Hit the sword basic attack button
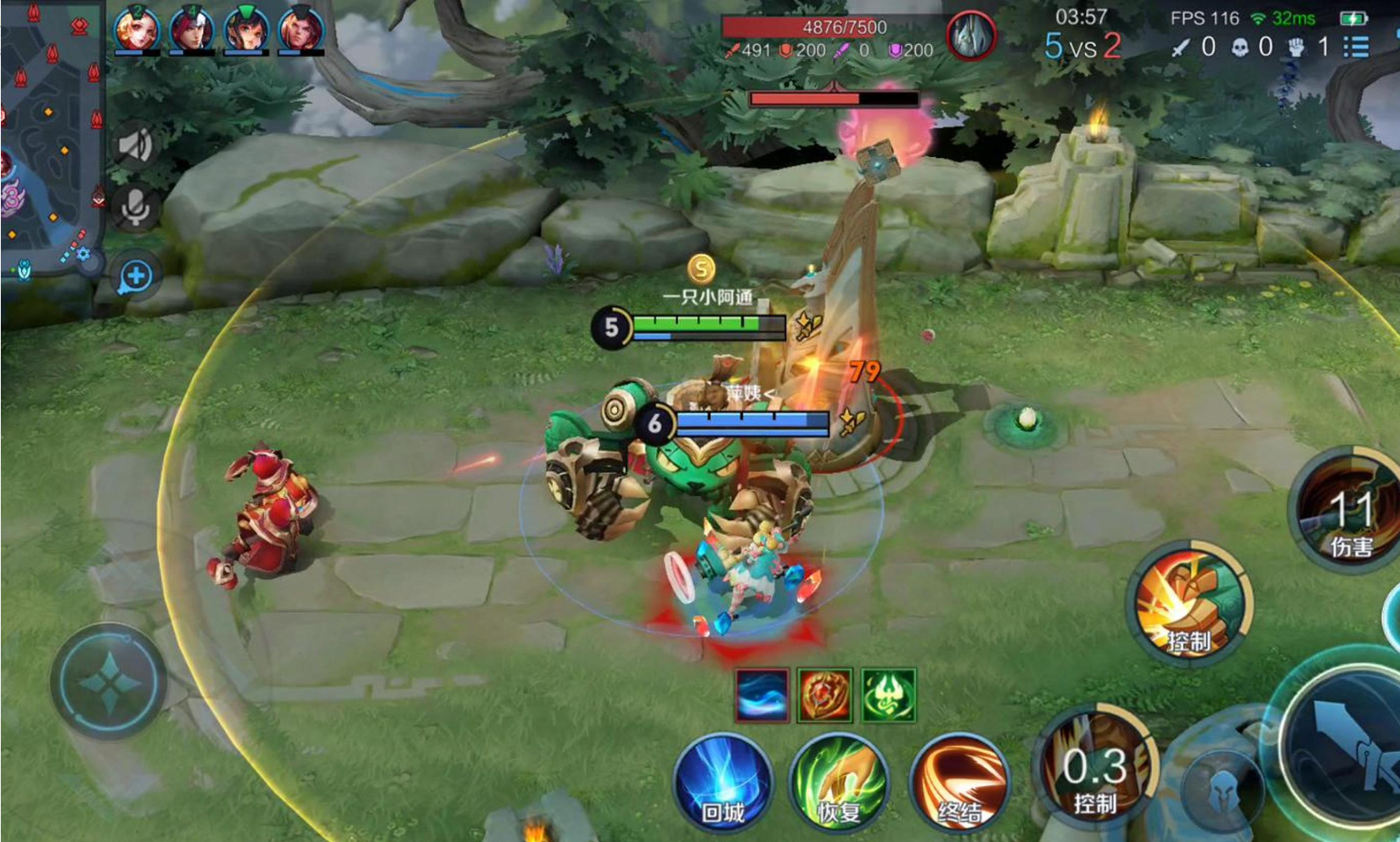Viewport: 1400px width, 842px height. click(1346, 747)
